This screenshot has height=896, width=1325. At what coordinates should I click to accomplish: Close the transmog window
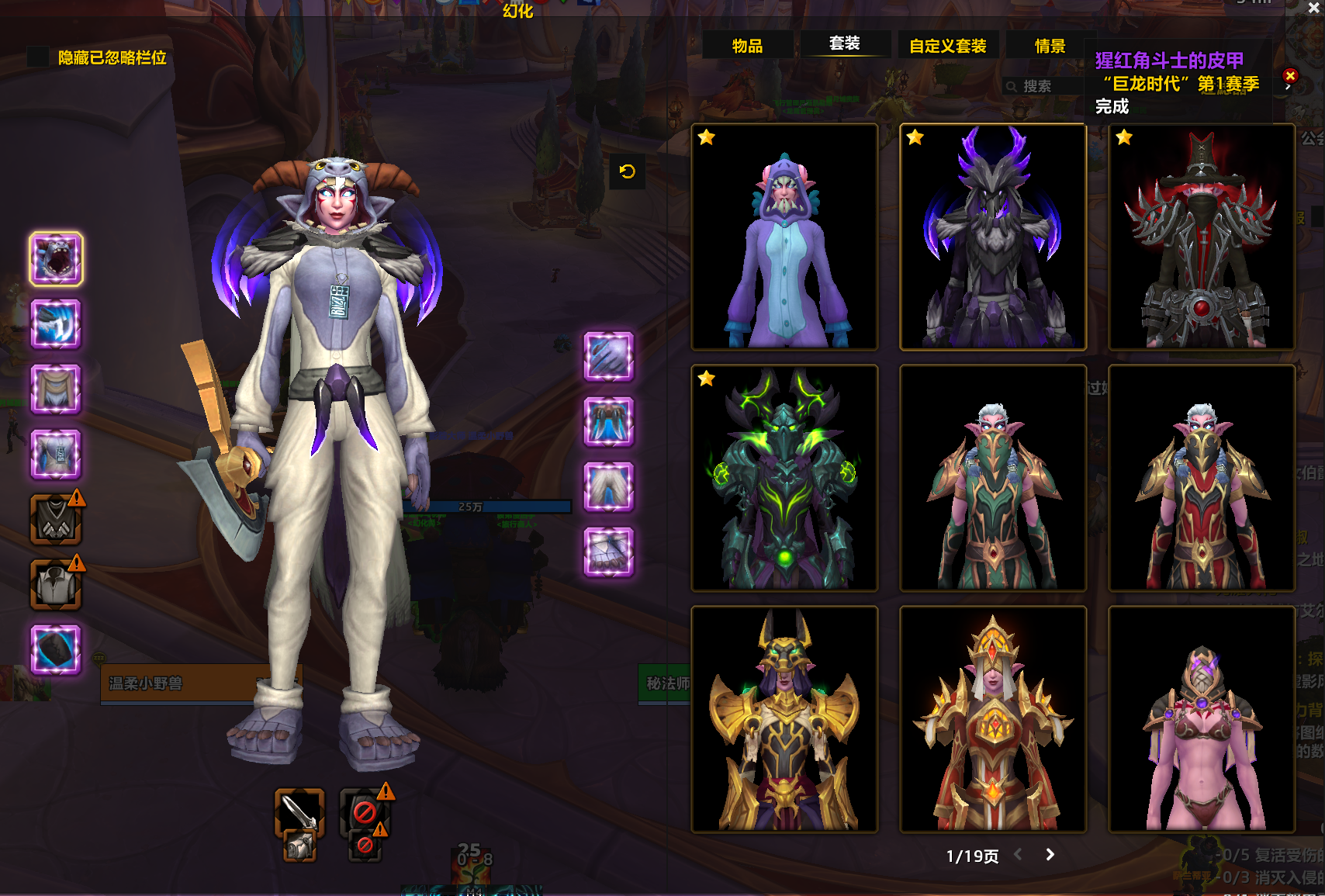(1314, 8)
